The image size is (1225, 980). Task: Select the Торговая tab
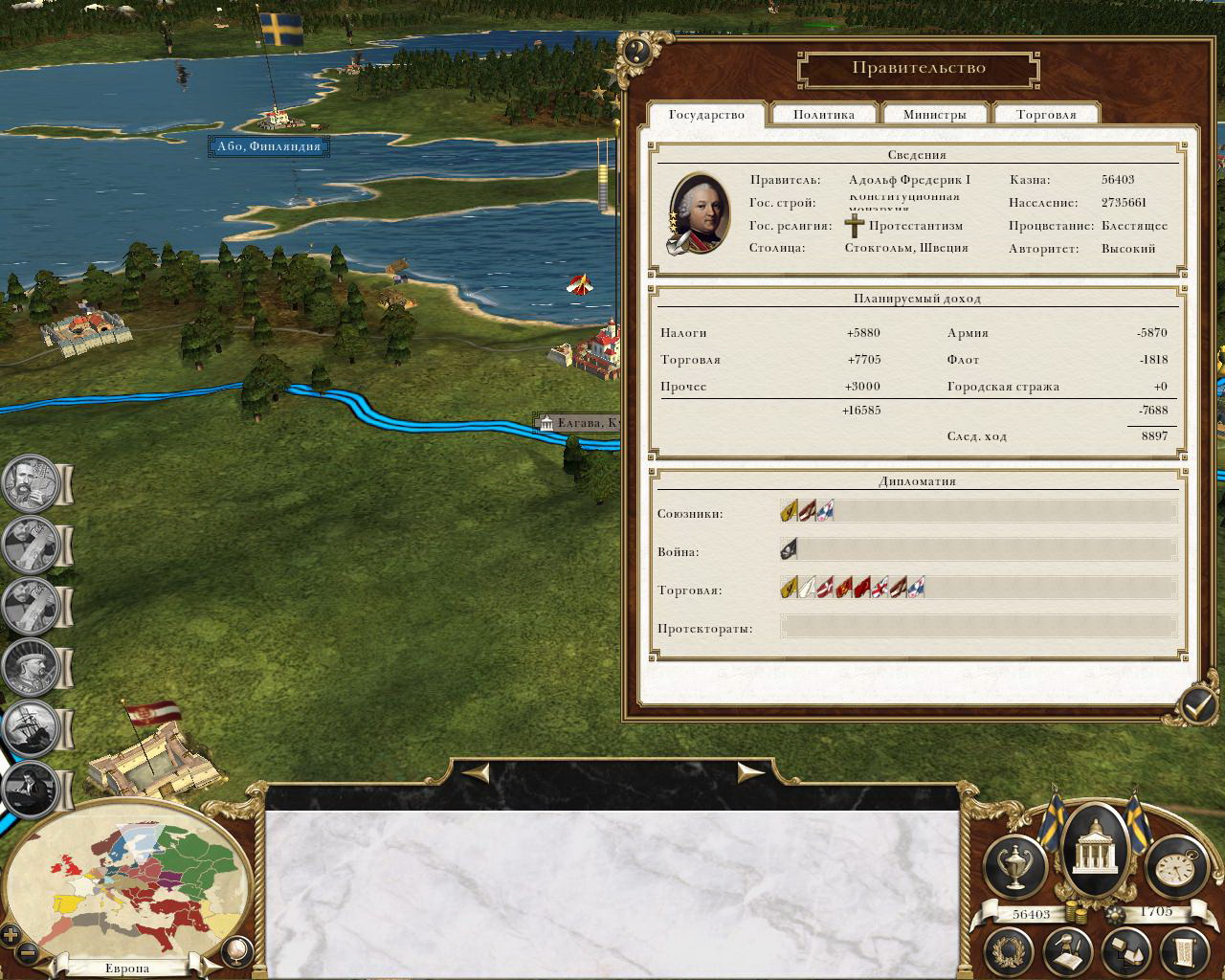[x=1046, y=115]
